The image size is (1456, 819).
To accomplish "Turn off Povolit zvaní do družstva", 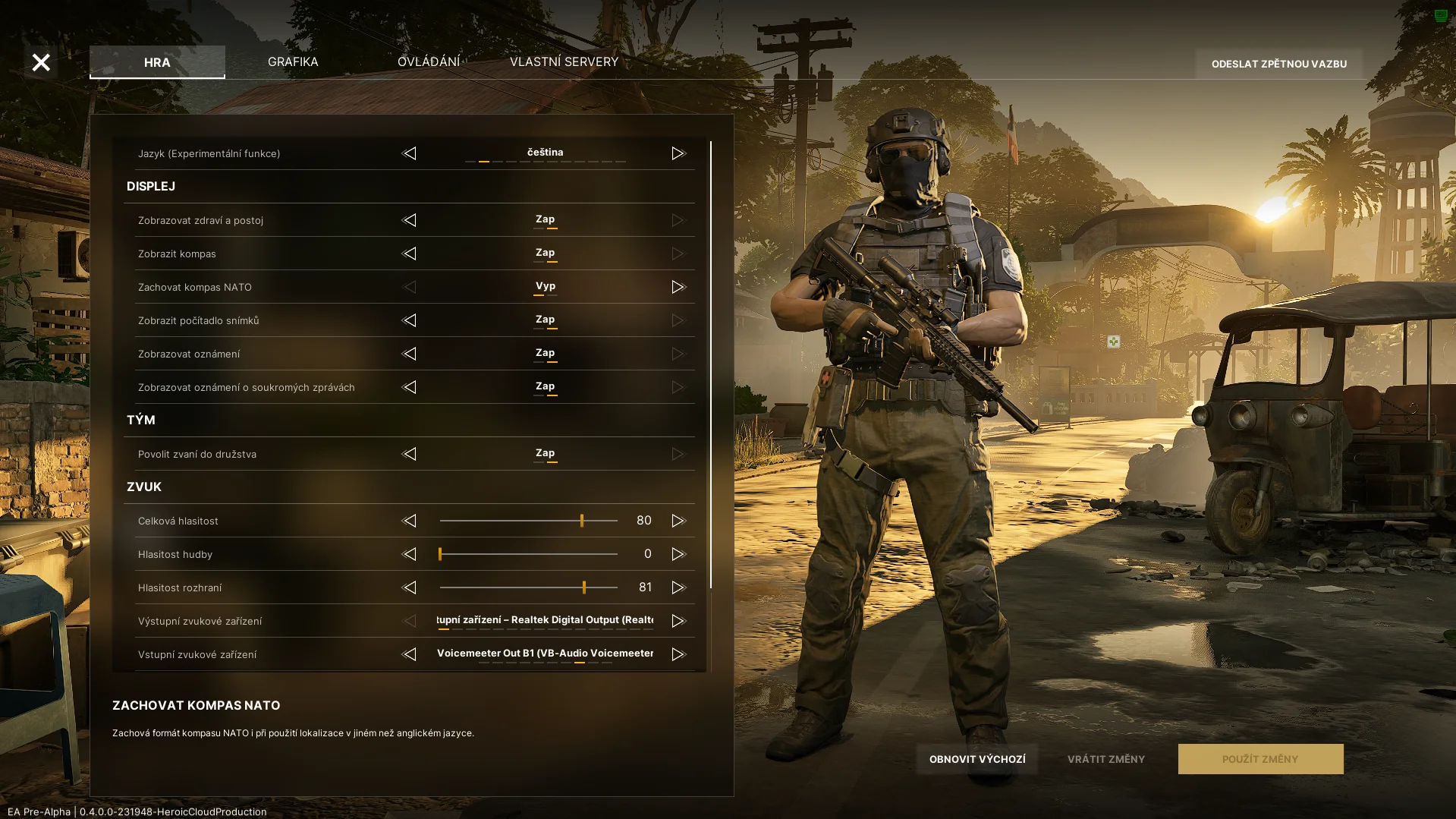I will click(x=410, y=454).
